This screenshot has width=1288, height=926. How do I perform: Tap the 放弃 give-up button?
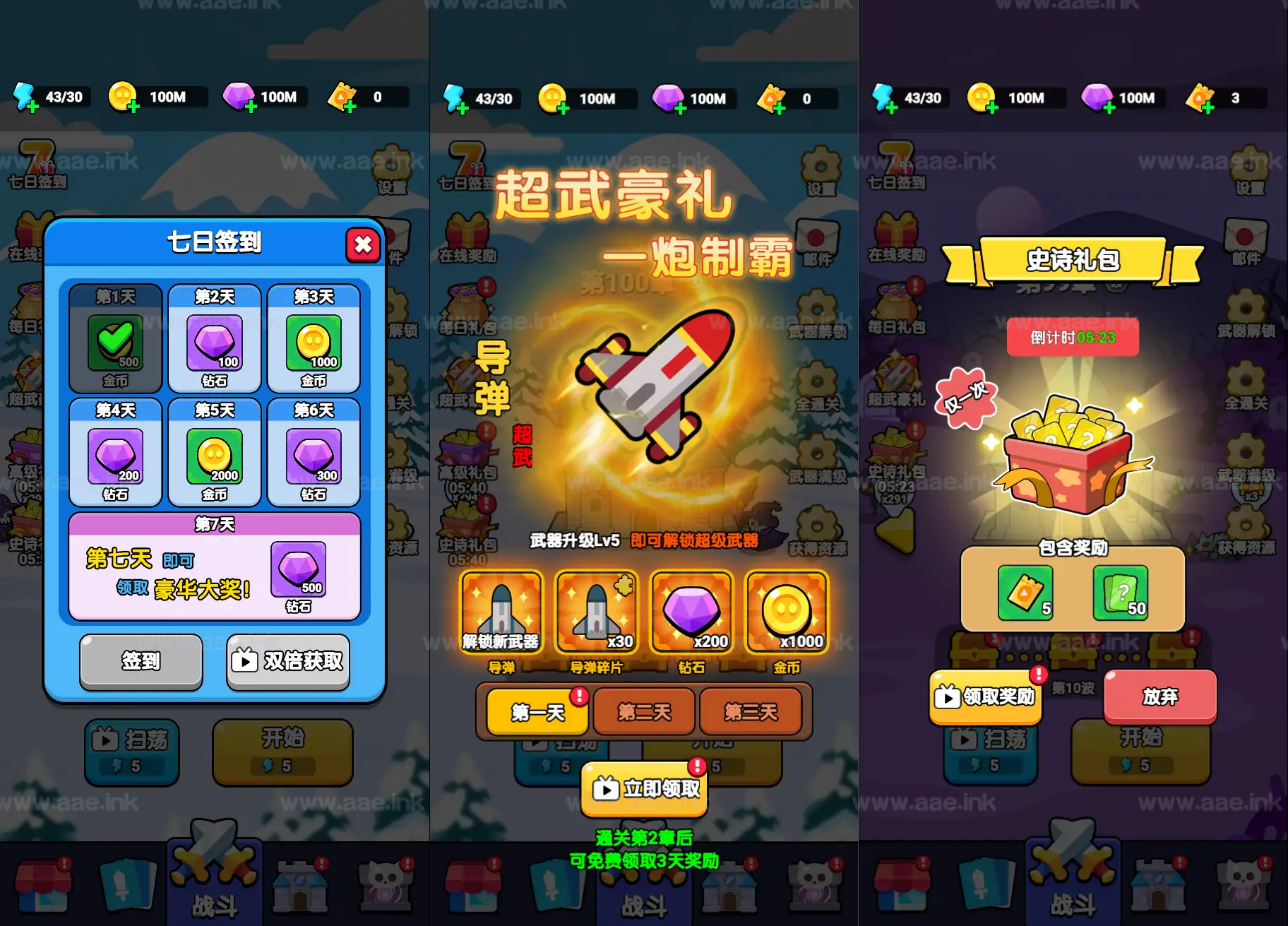pos(1159,696)
